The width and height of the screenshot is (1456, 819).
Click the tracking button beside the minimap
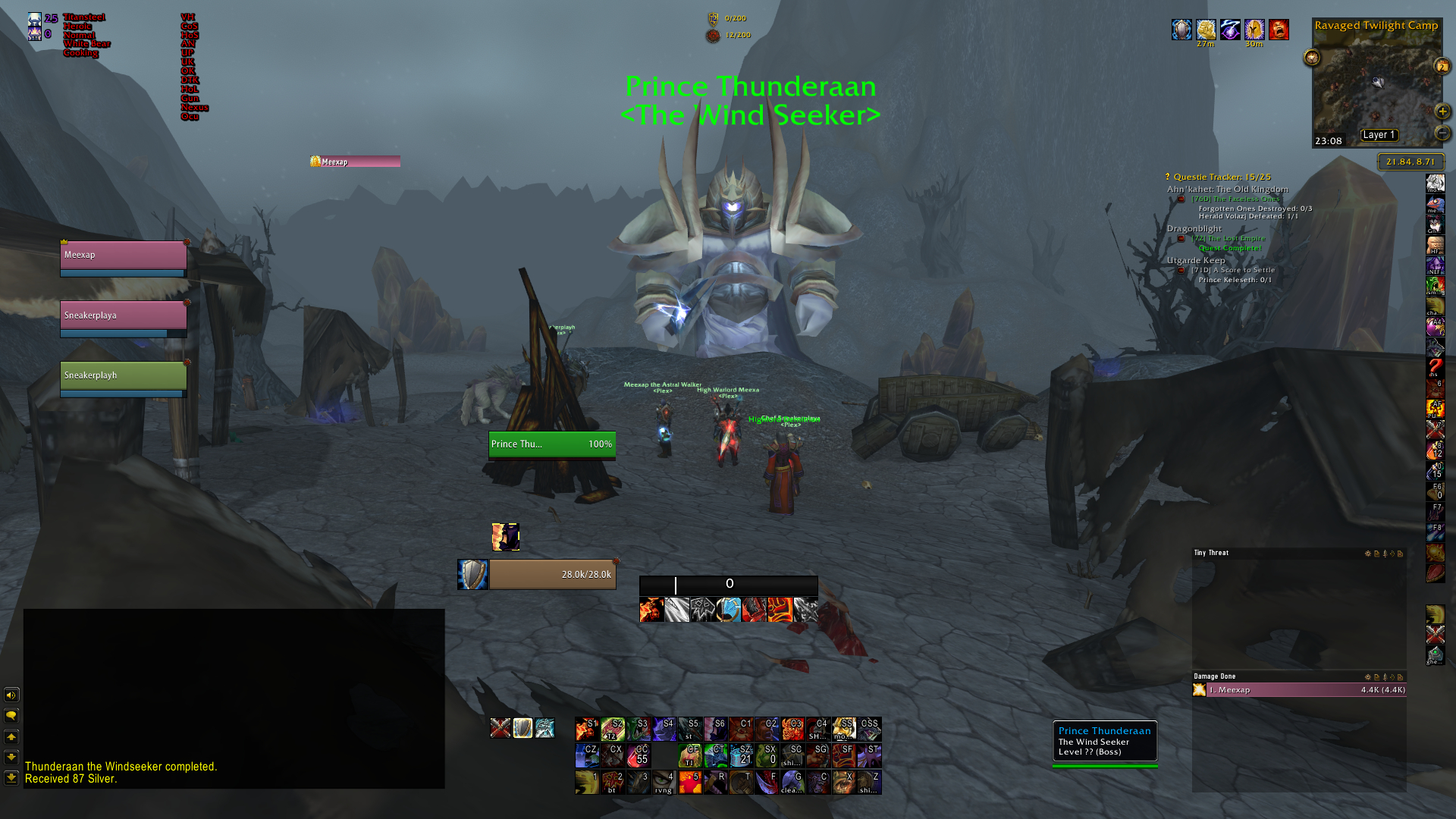pos(1312,58)
